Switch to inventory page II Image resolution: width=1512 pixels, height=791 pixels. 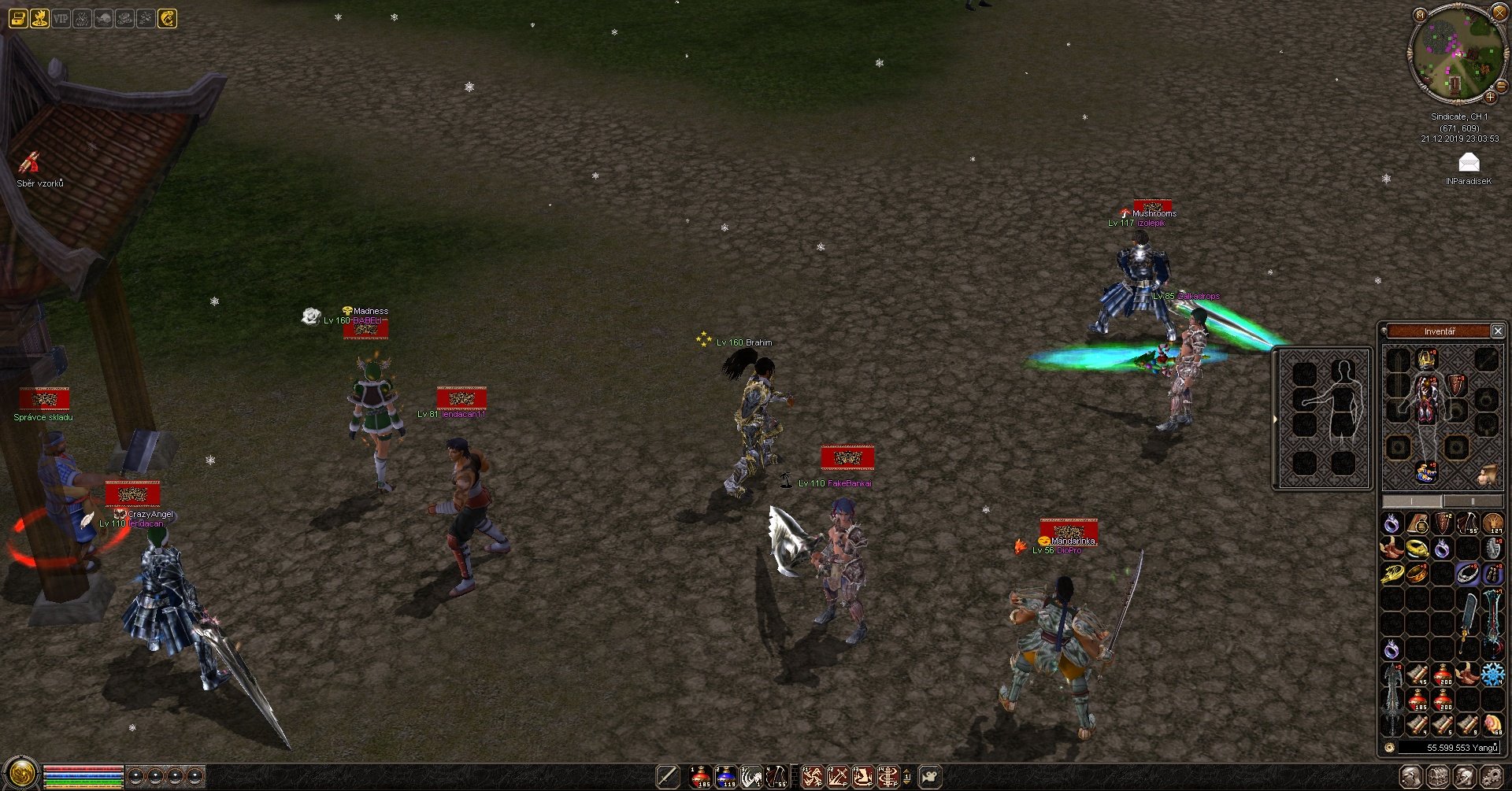pos(1473,501)
